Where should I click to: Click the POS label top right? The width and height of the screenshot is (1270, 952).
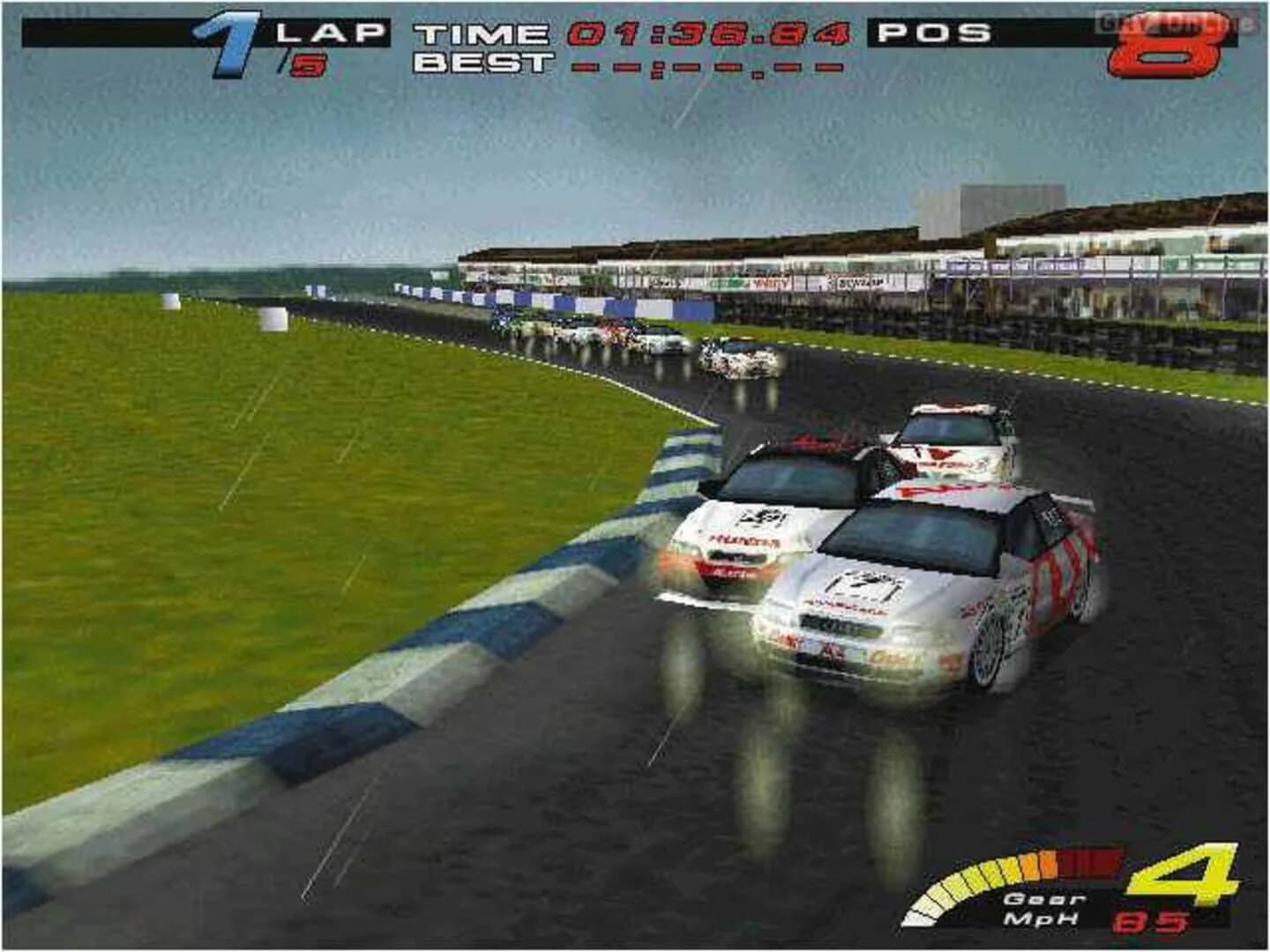(x=933, y=33)
